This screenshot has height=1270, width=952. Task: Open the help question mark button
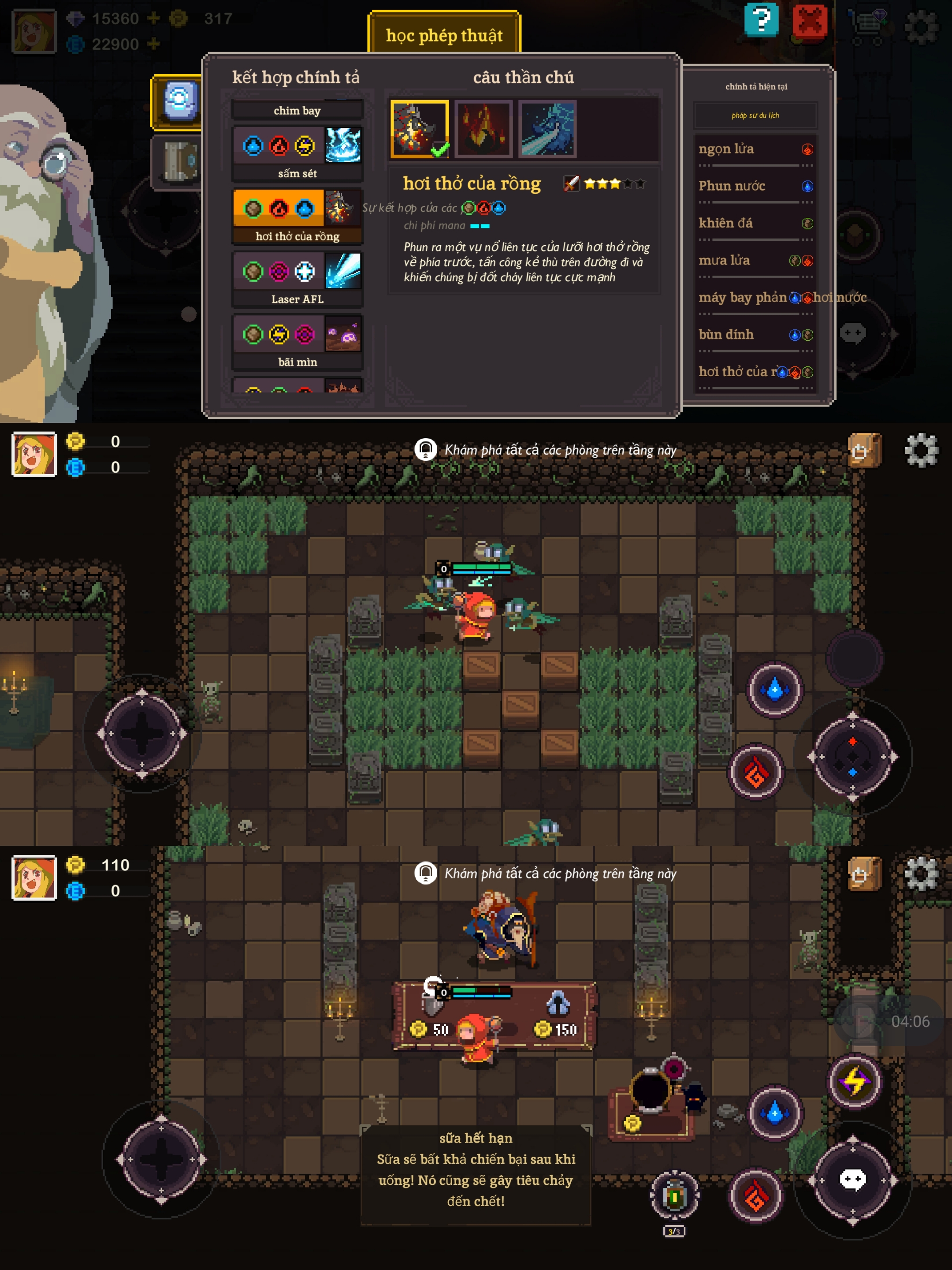tap(761, 20)
